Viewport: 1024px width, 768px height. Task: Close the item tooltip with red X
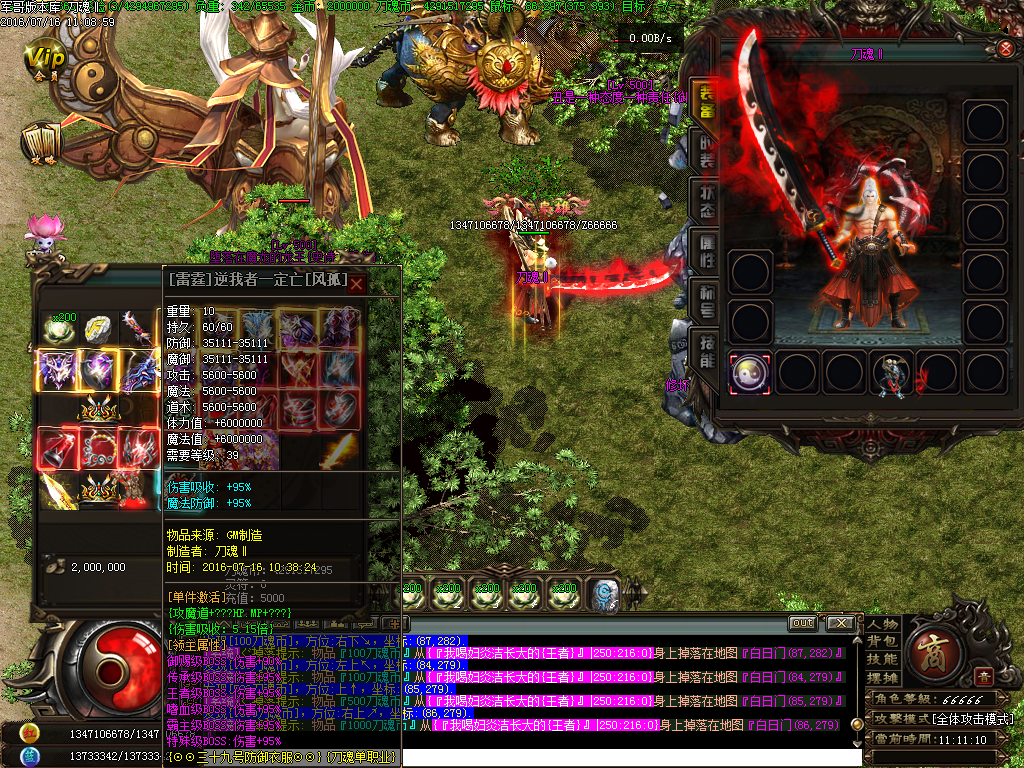pos(356,283)
